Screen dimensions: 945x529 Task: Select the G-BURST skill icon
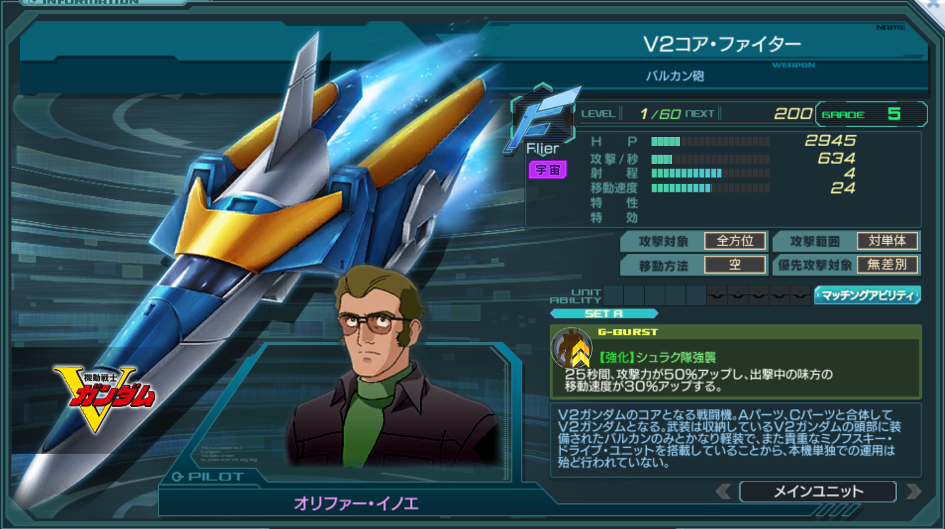(x=574, y=348)
